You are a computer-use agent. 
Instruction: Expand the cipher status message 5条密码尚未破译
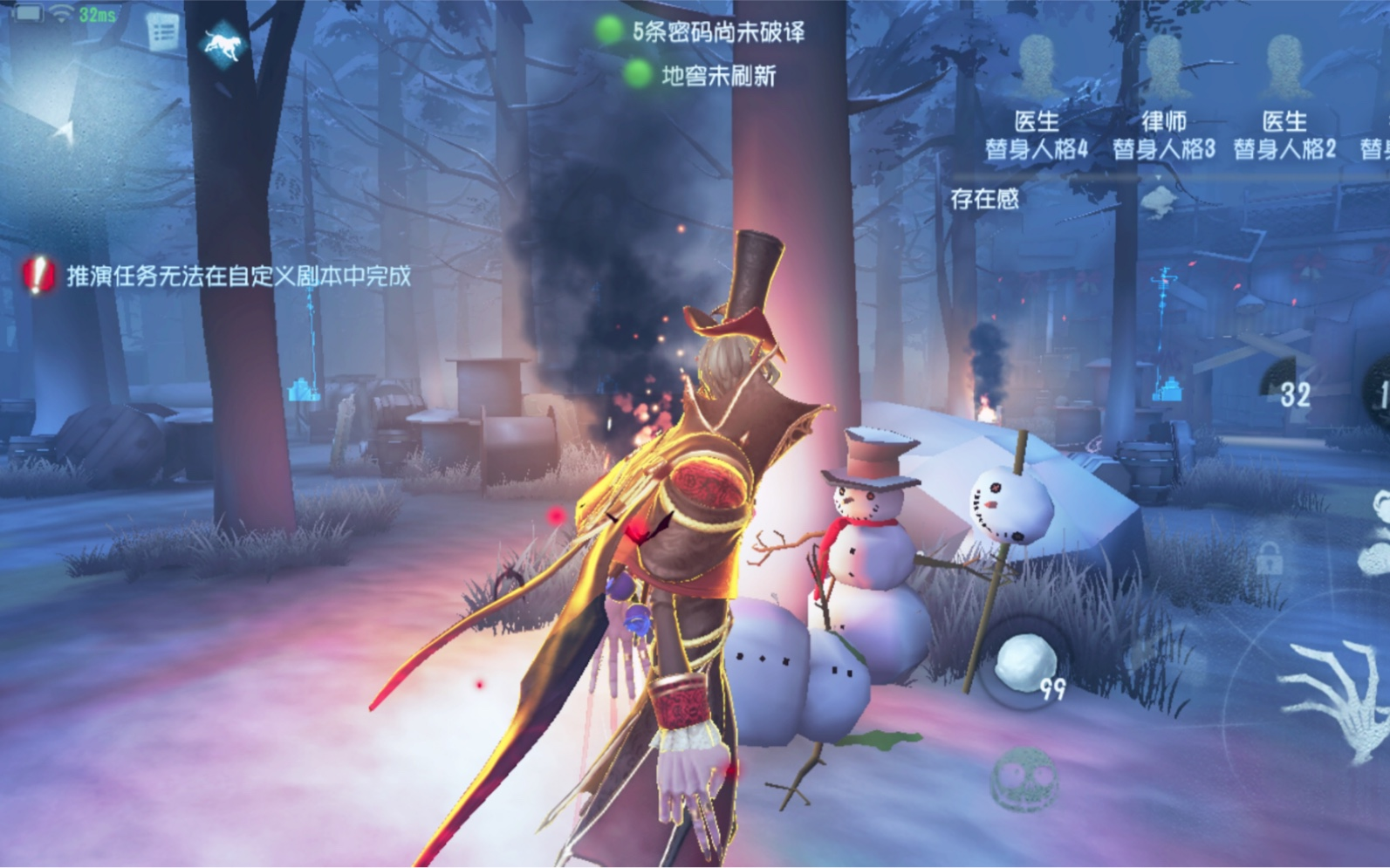(x=719, y=31)
